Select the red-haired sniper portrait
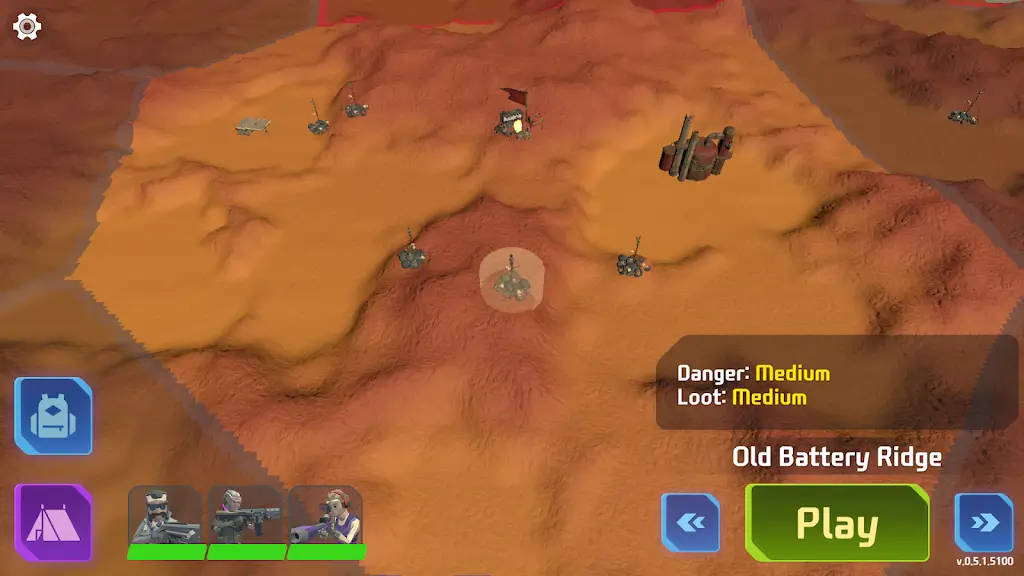Image resolution: width=1024 pixels, height=576 pixels. tap(326, 516)
